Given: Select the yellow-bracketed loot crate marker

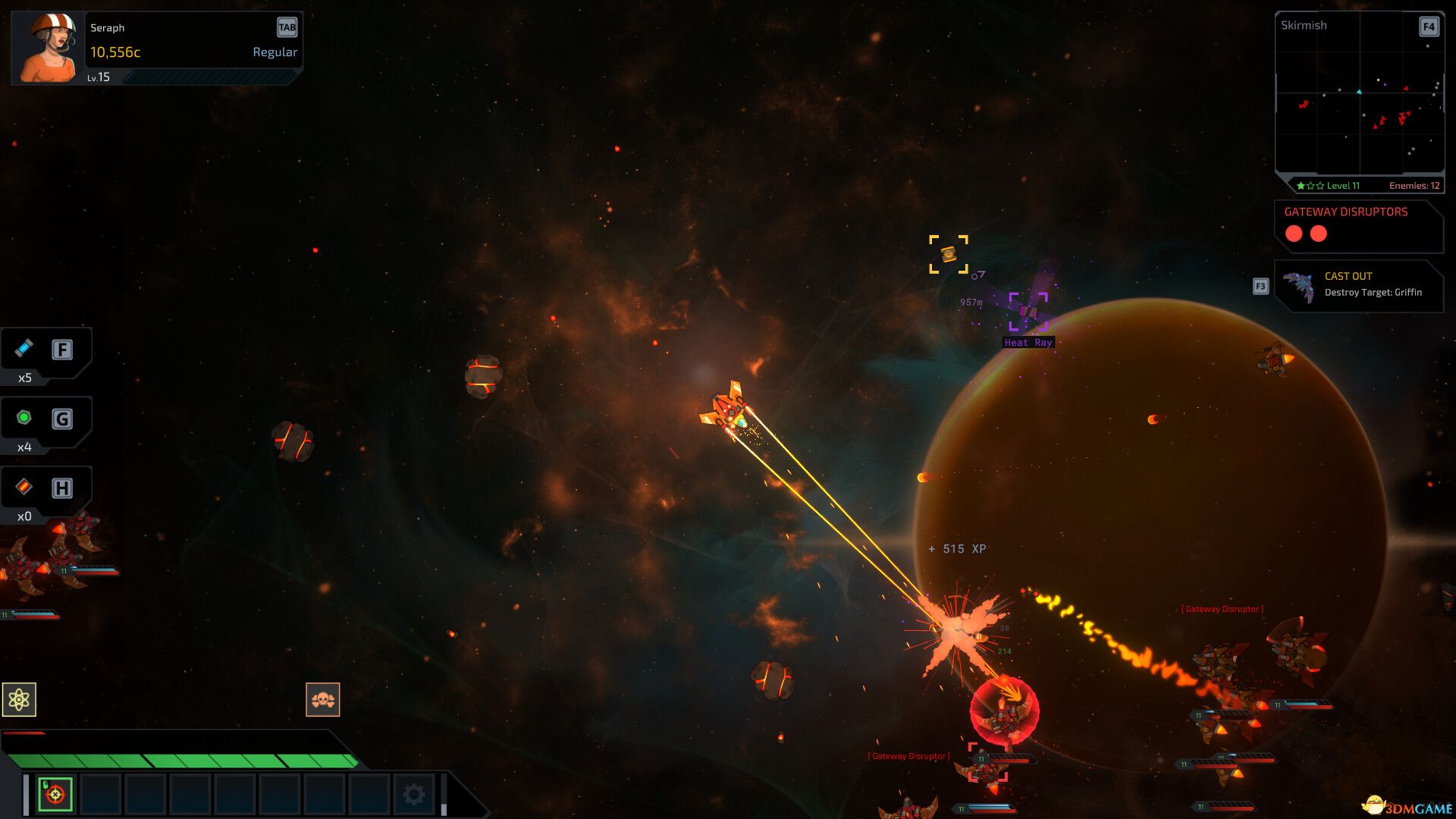Looking at the screenshot, I should pos(949,254).
